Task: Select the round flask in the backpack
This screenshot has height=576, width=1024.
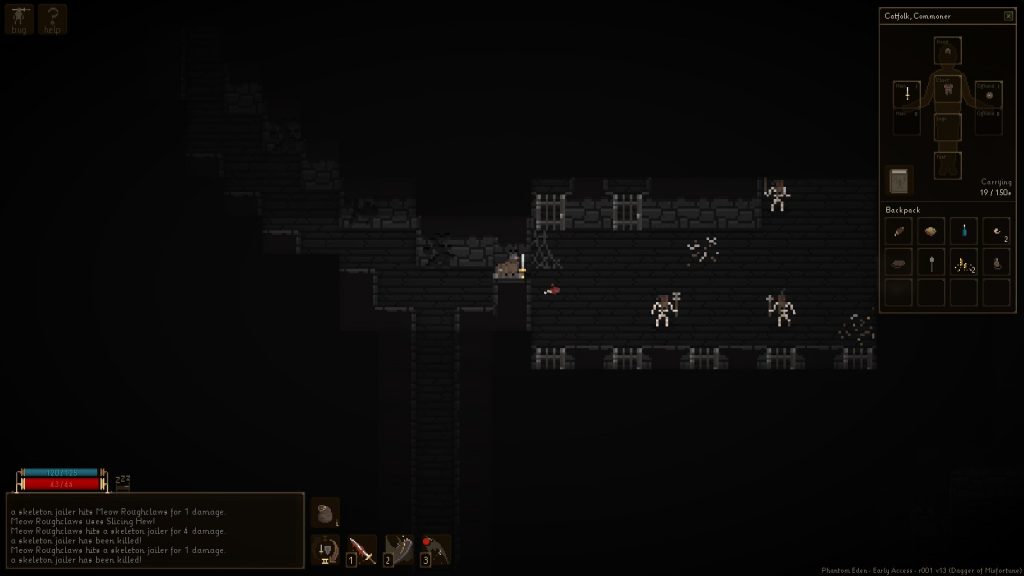Action: coord(996,264)
